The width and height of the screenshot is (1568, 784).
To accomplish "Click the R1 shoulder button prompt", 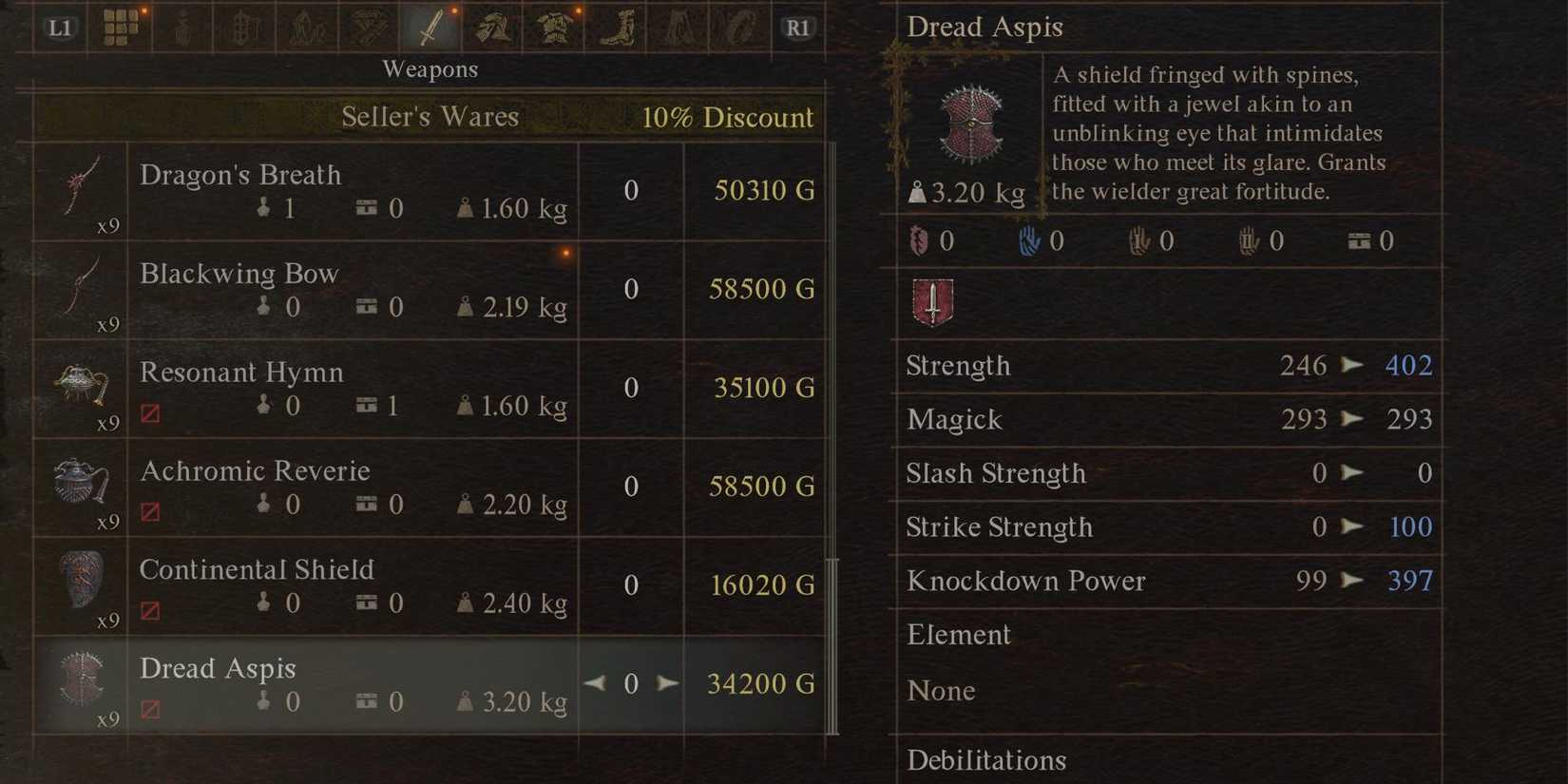I will tap(798, 27).
